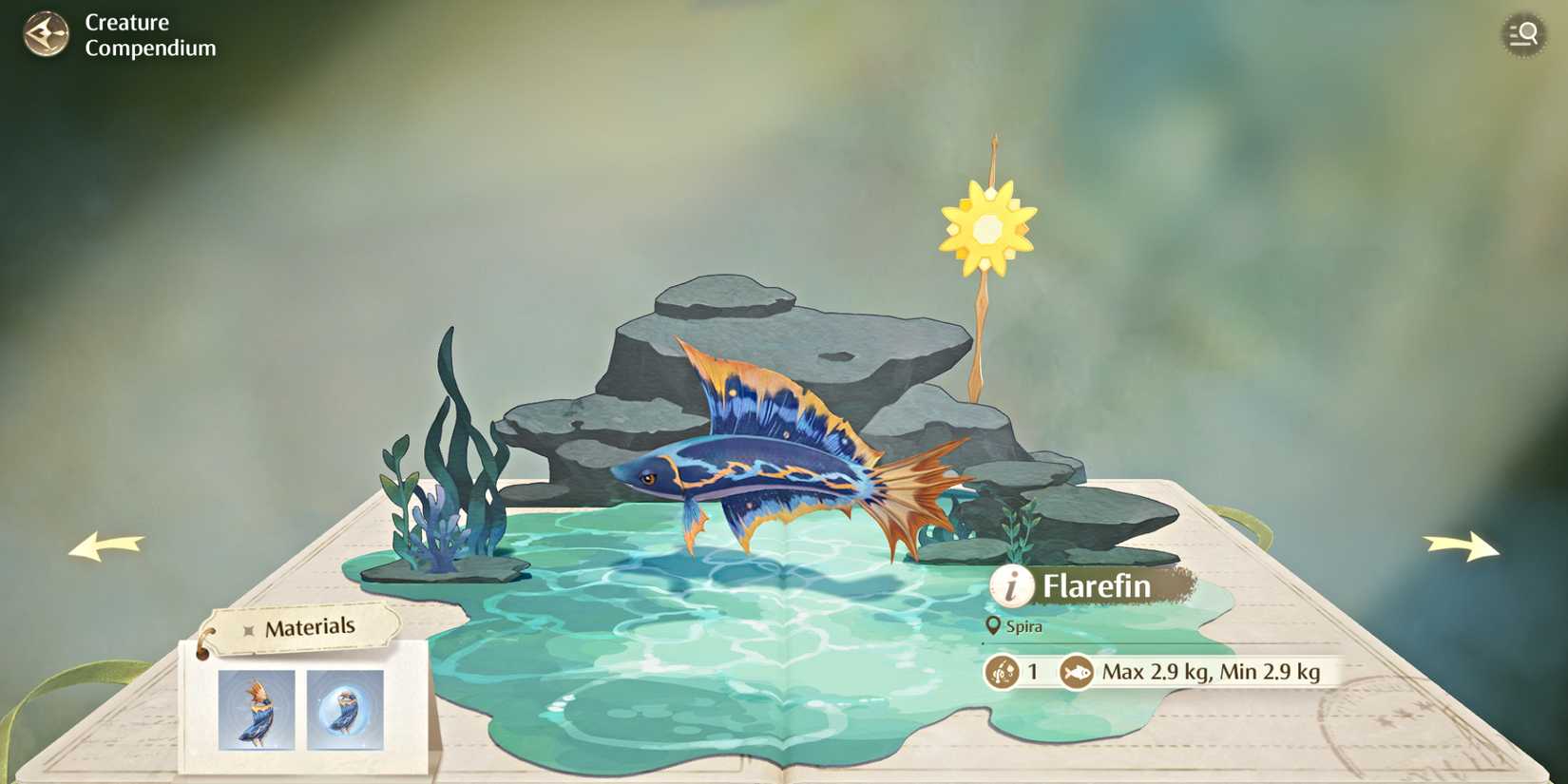Open the info panel for Flarefin
Screen dimensions: 1568x784
tap(1013, 586)
